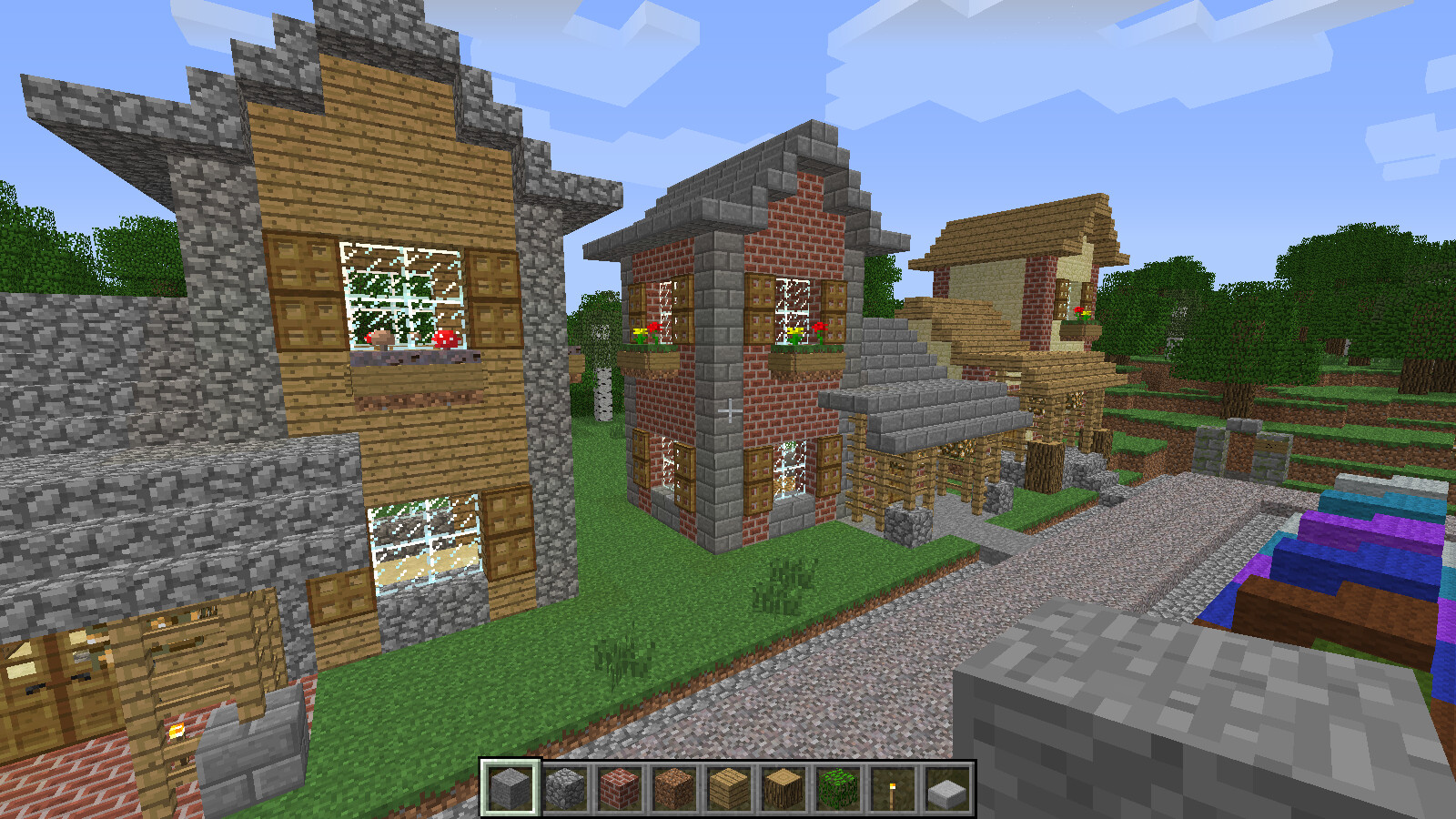Select the dirt block in the hotbar

point(672,787)
